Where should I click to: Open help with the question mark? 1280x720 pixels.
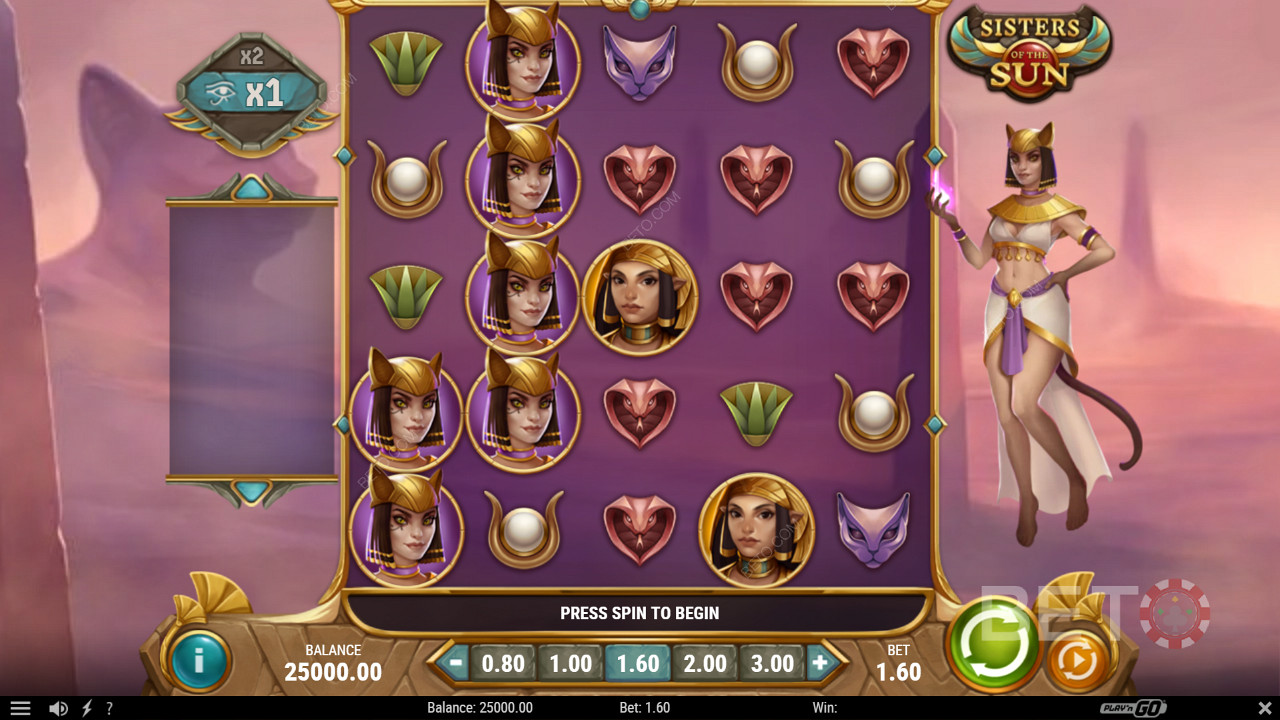tap(109, 708)
